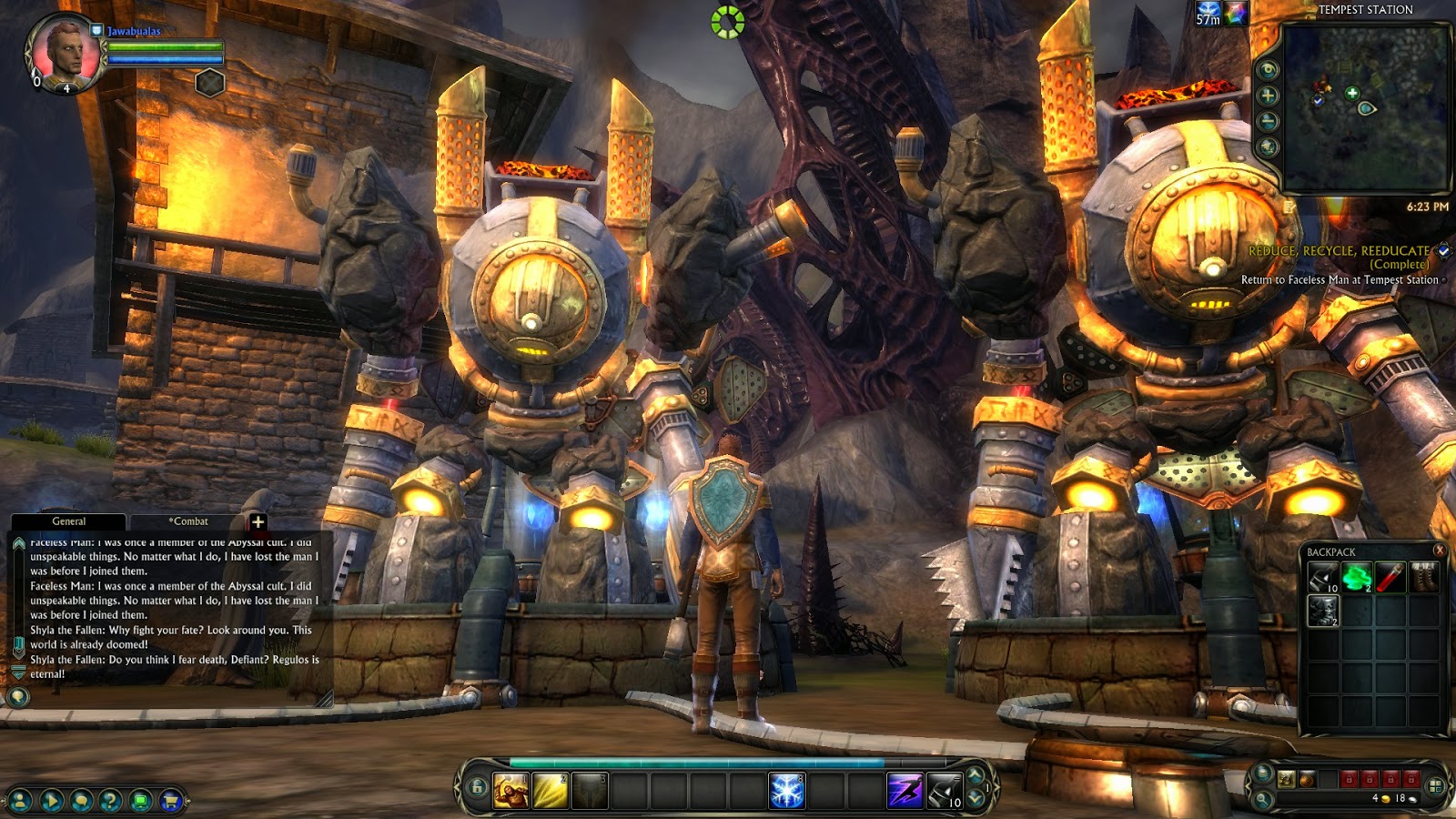The width and height of the screenshot is (1456, 819).
Task: Click the leather boots in backpack
Action: click(x=1423, y=577)
